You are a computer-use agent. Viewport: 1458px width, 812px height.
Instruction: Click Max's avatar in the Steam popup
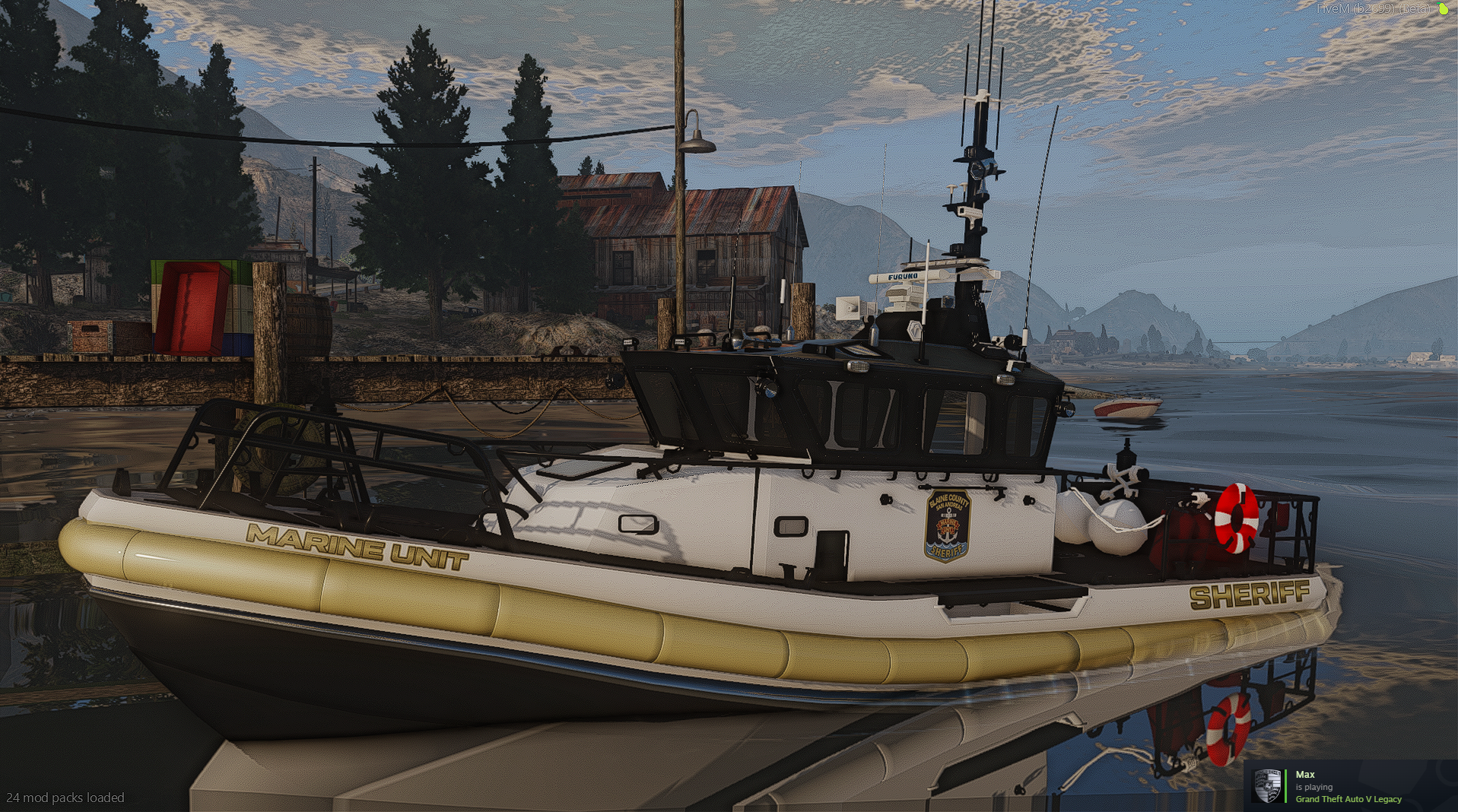[1267, 786]
